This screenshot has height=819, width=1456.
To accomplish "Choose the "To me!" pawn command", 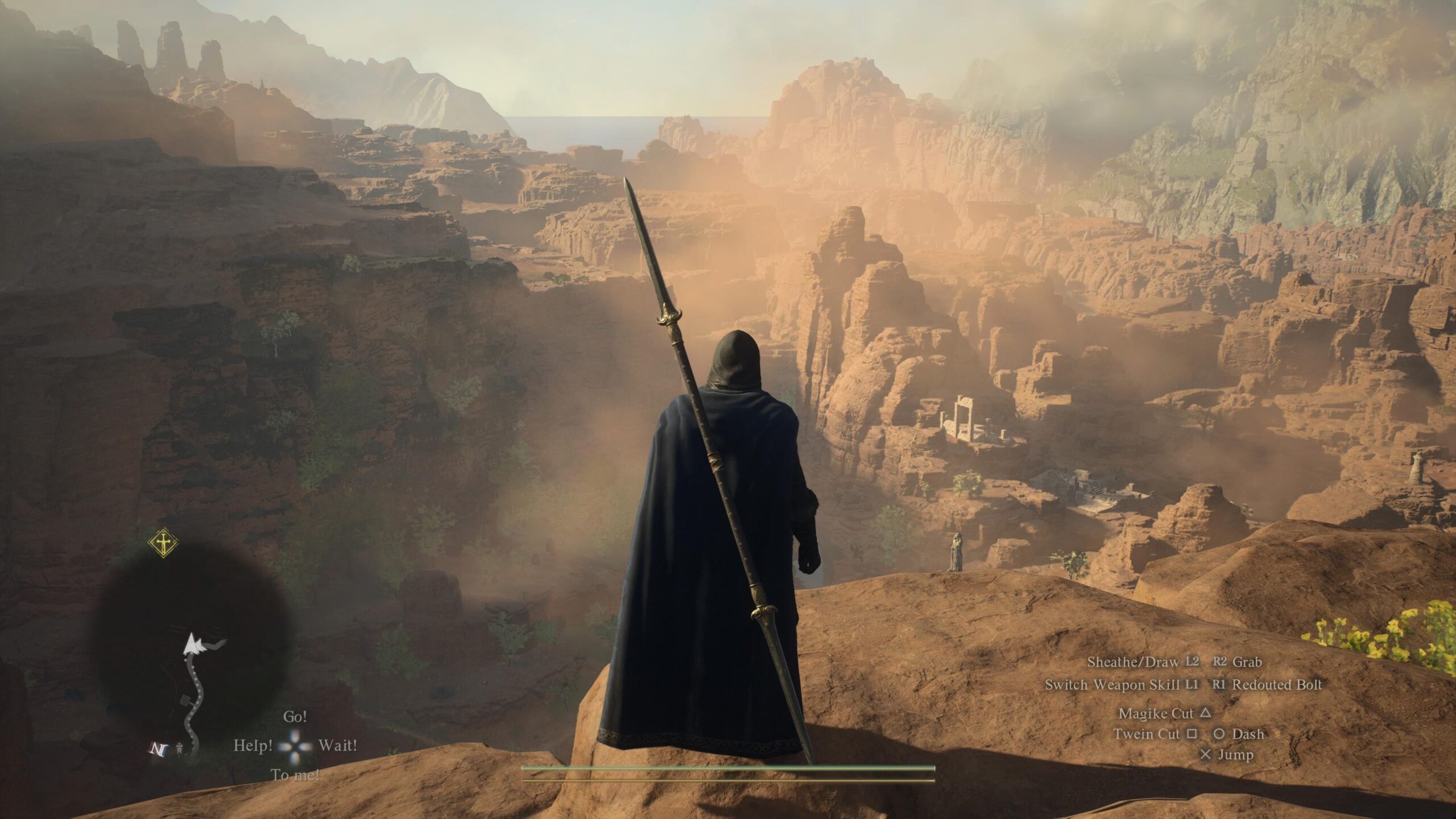I will pos(295,774).
